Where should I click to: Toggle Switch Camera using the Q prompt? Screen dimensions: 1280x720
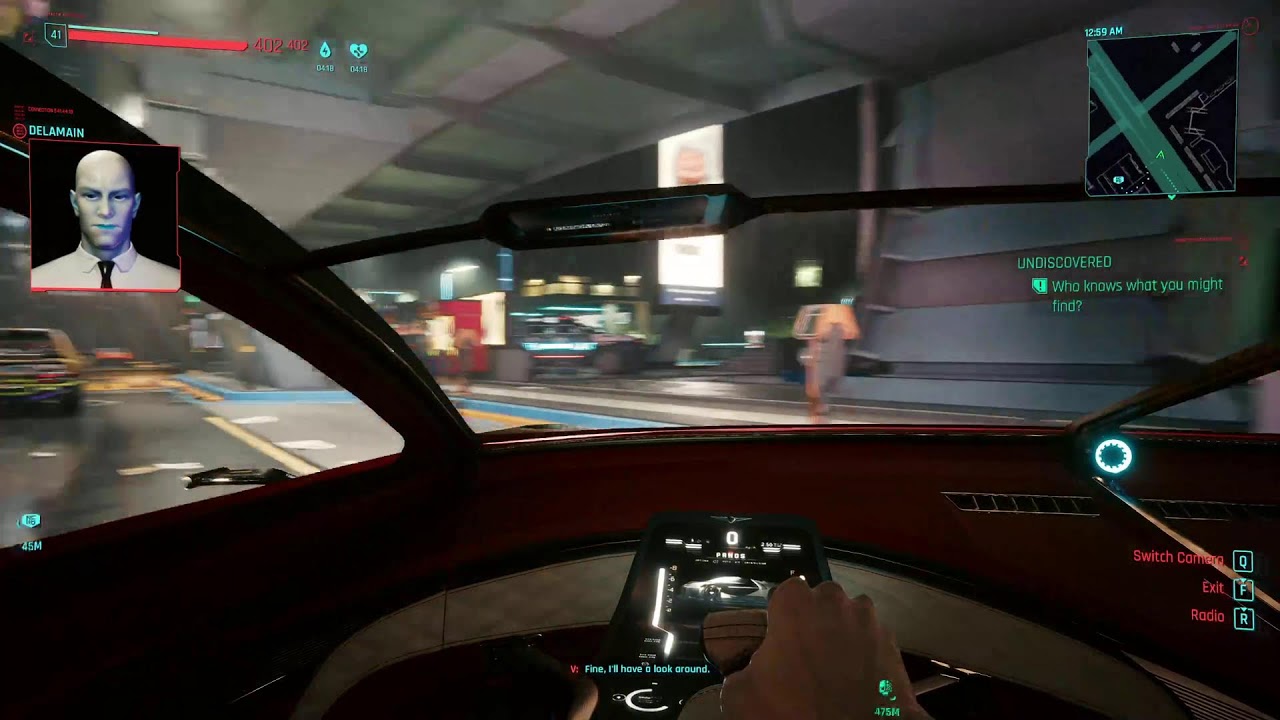(1242, 562)
